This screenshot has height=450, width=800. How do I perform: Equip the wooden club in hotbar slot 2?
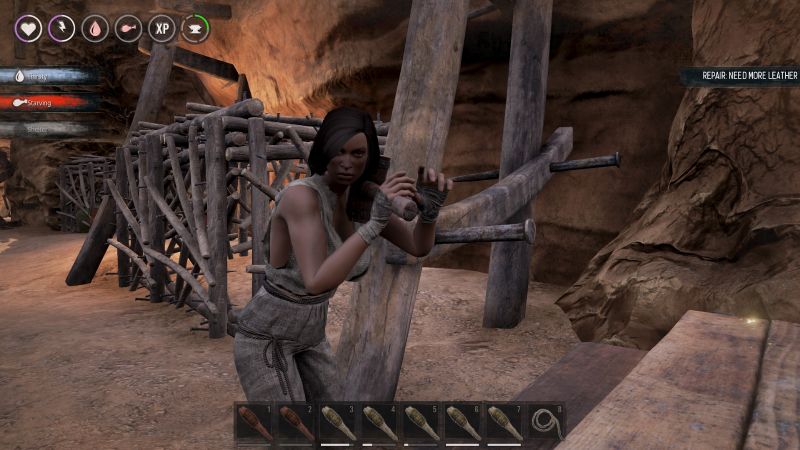tap(296, 422)
